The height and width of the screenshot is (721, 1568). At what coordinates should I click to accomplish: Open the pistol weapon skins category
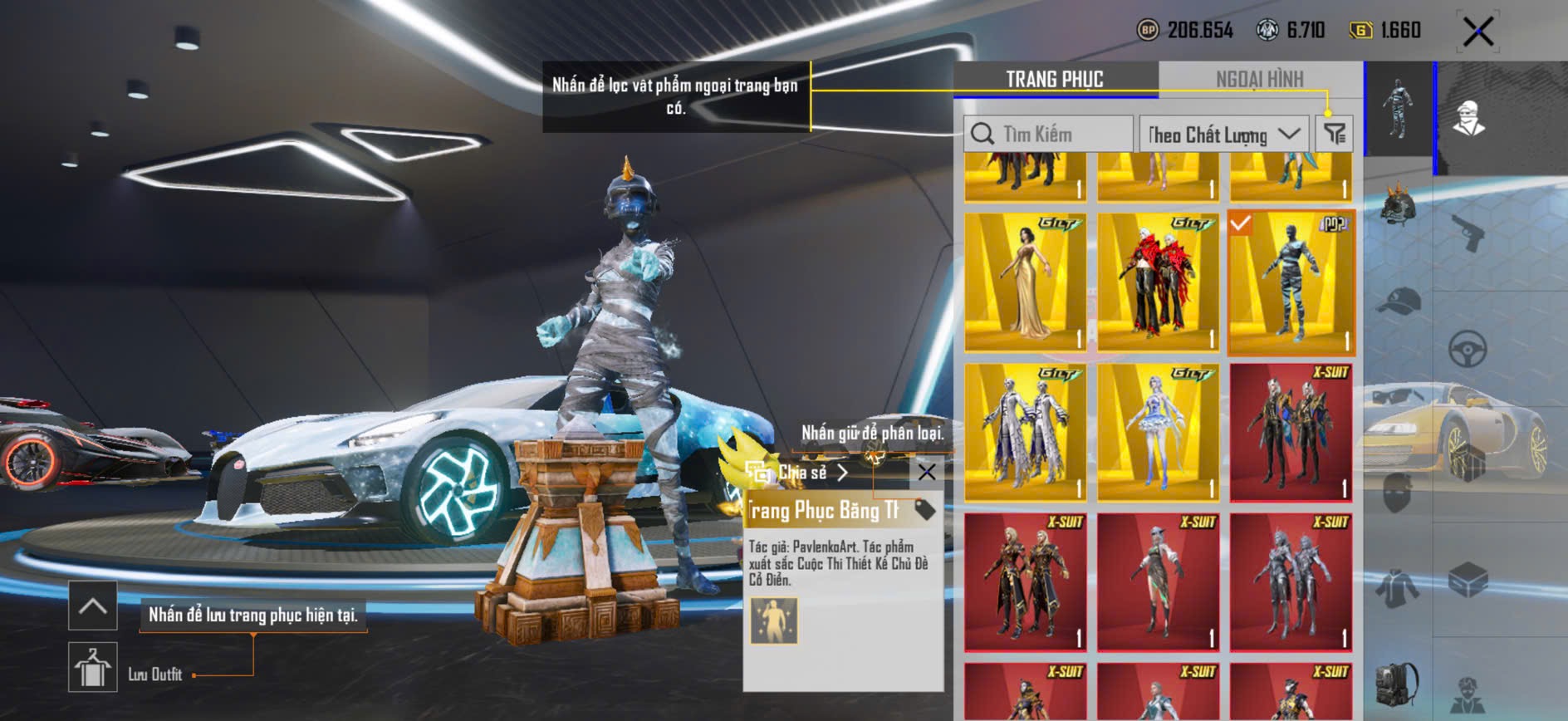pyautogui.click(x=1468, y=232)
